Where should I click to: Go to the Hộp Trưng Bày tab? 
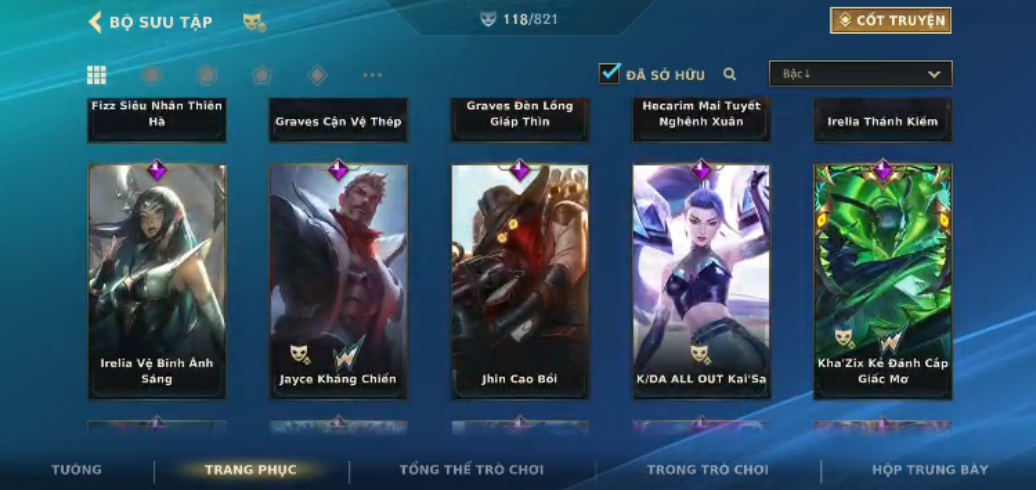(930, 470)
